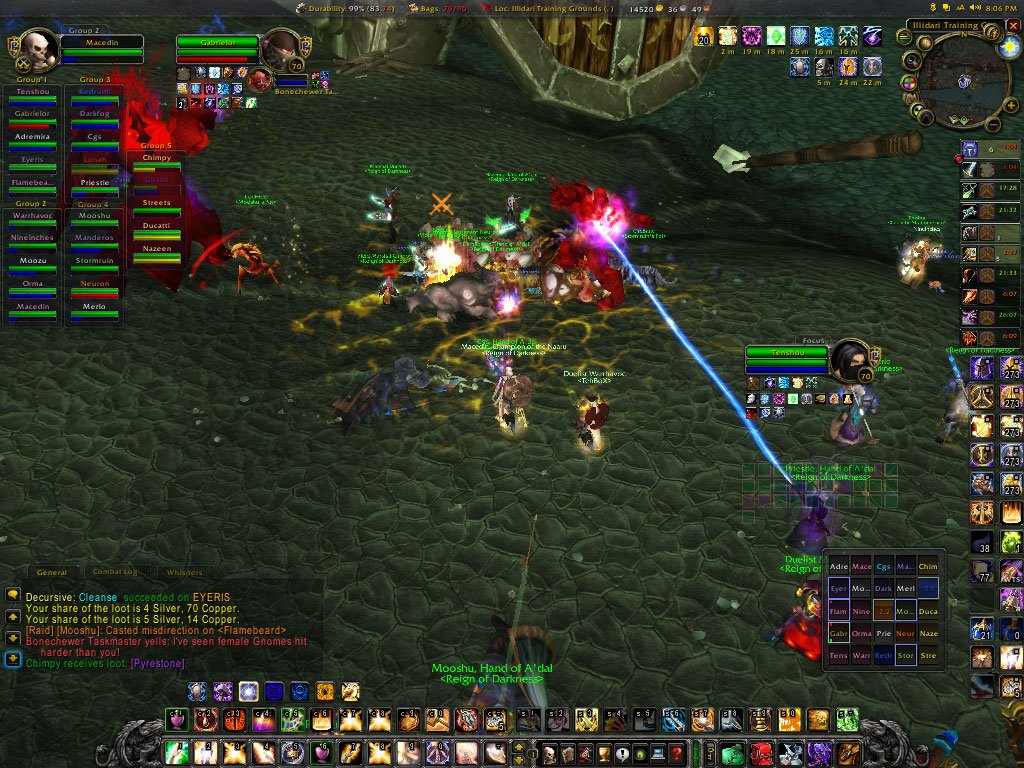The image size is (1024, 768).
Task: Target Warrhavoc in the Group 2 raid frame
Action: click(x=32, y=219)
